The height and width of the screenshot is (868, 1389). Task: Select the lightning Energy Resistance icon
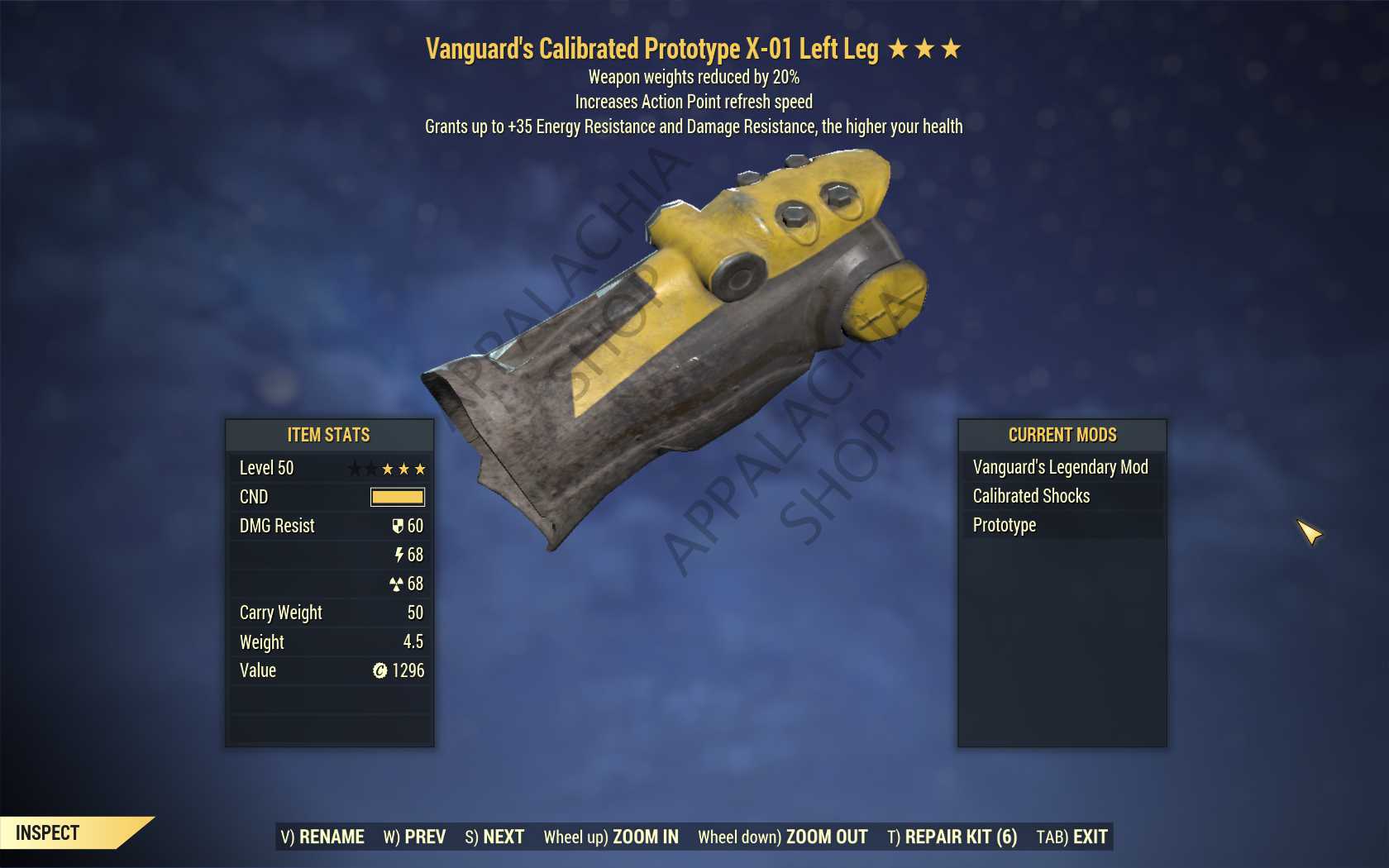click(399, 555)
